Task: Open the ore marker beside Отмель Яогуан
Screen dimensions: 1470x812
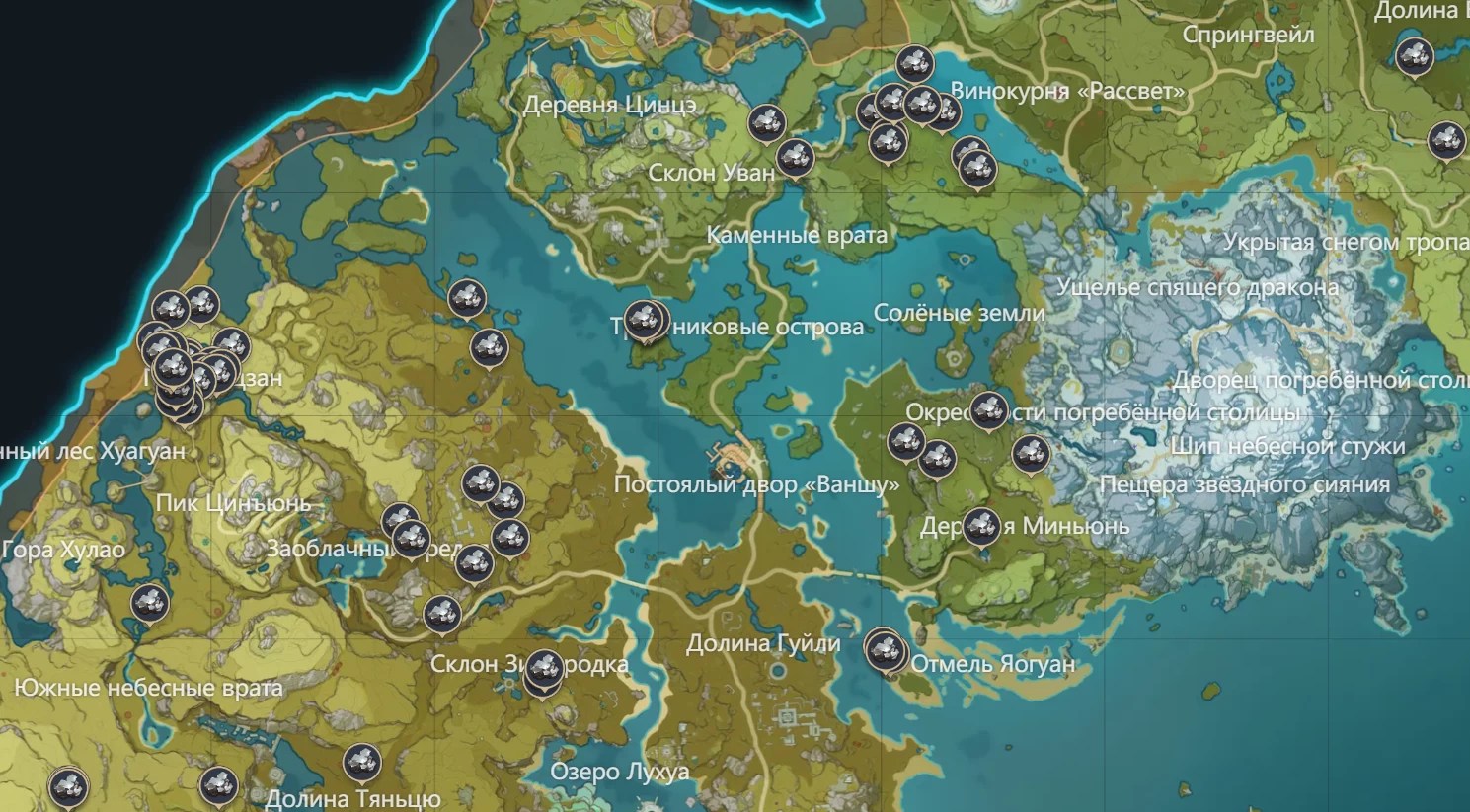Action: [886, 650]
